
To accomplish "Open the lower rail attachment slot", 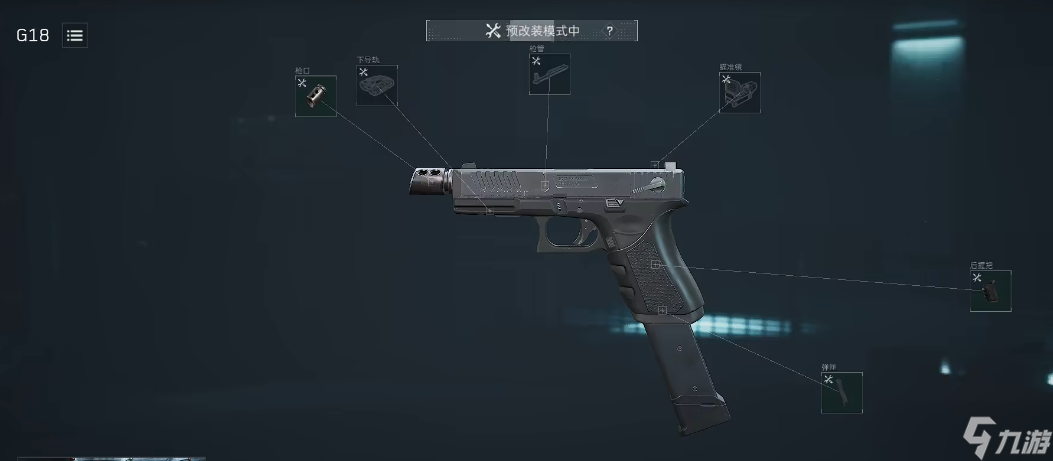I will pyautogui.click(x=377, y=86).
